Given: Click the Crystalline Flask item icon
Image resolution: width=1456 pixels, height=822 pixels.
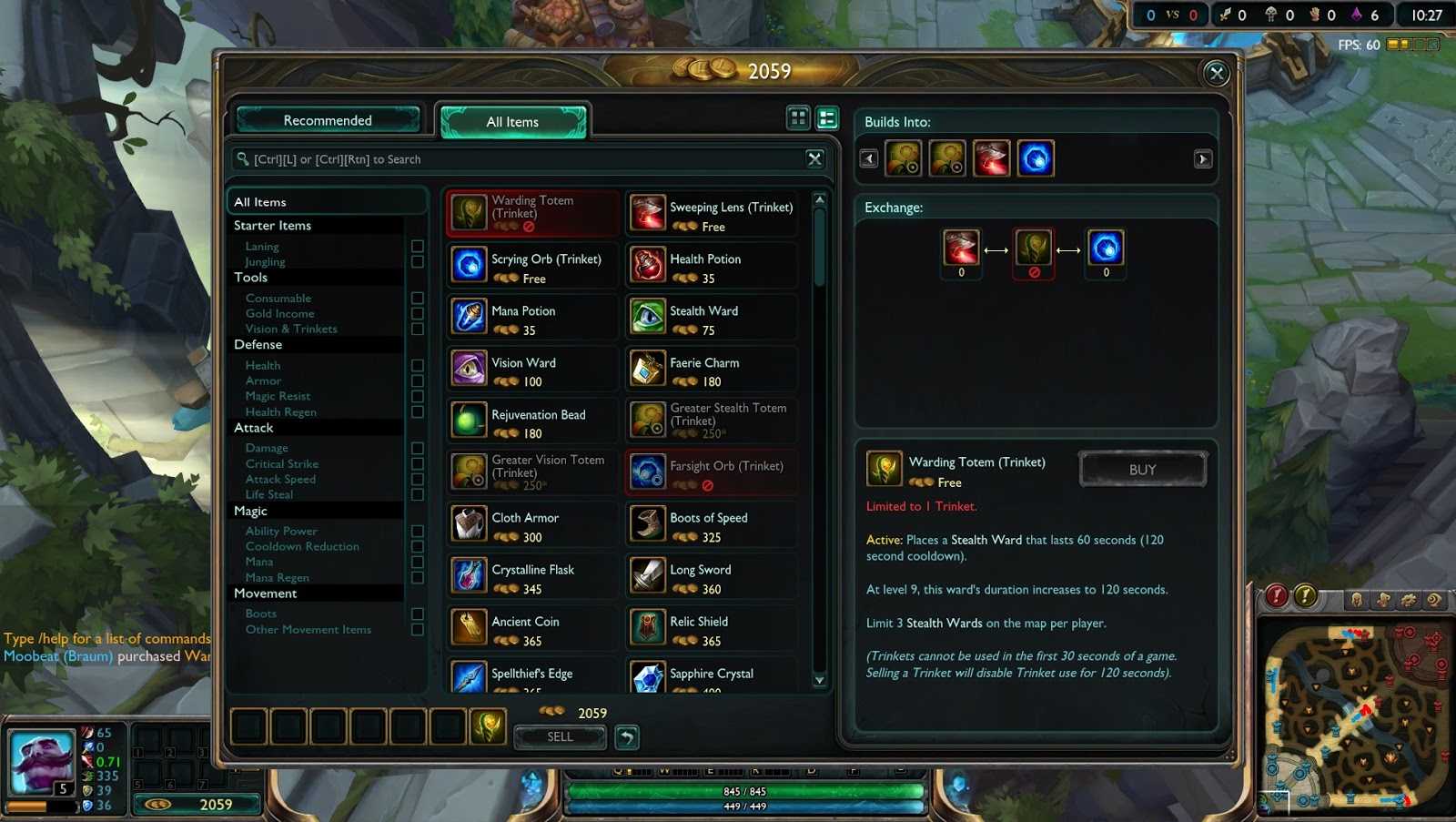Looking at the screenshot, I should click(x=468, y=576).
